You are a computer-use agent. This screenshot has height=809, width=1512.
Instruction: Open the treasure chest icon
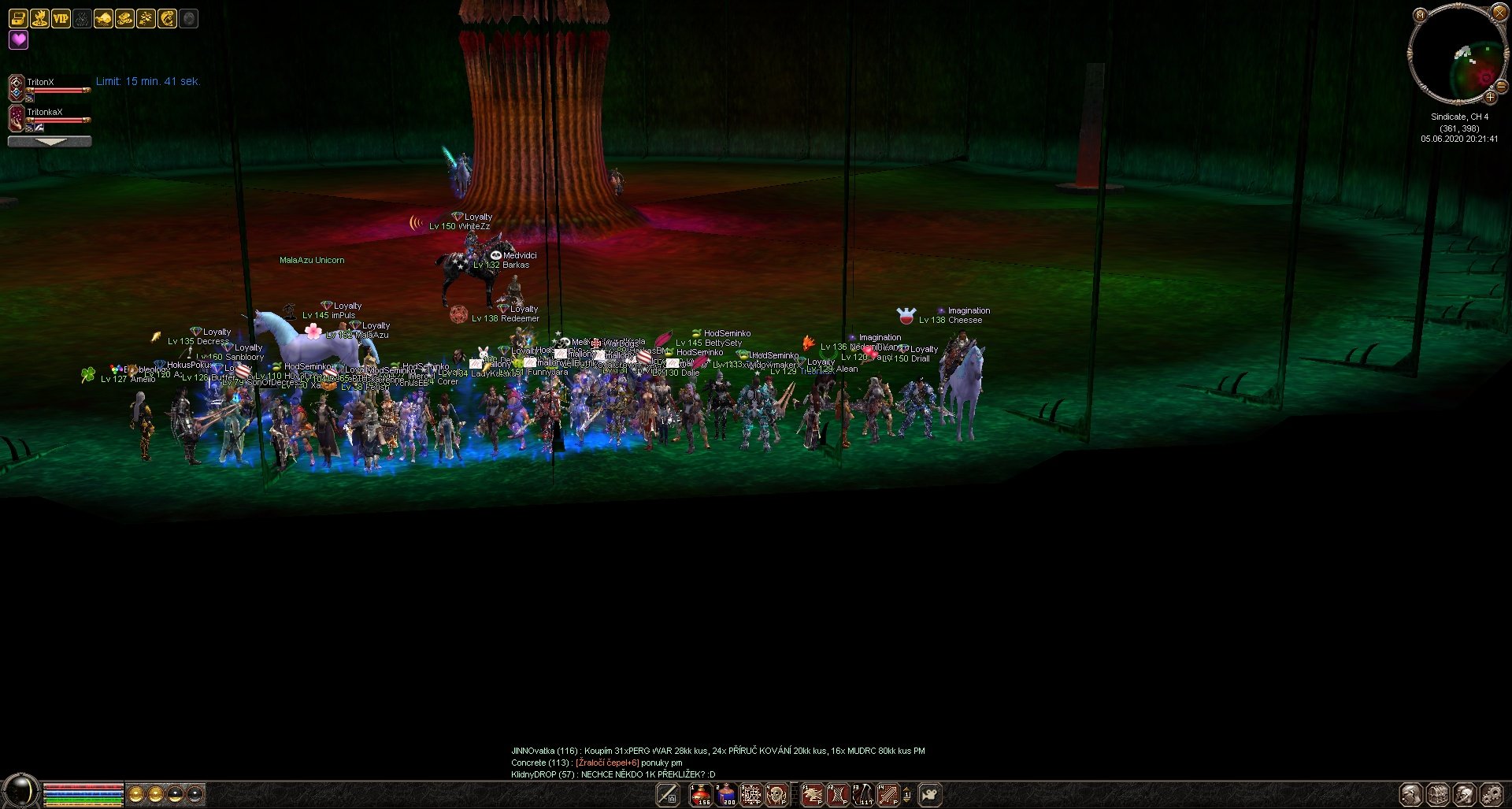[18, 18]
